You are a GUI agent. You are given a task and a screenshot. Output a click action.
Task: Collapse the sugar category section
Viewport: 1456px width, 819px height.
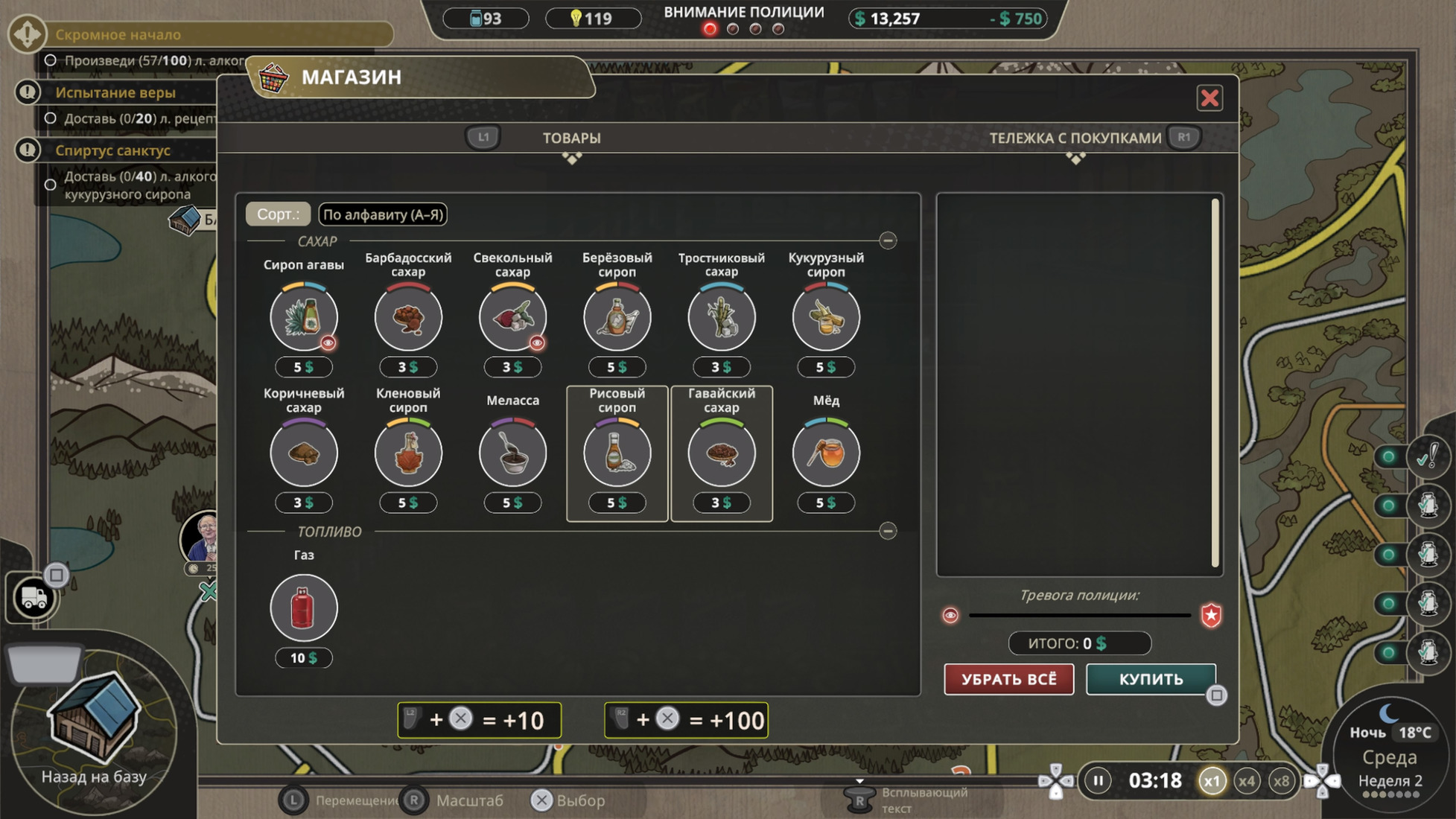[888, 240]
